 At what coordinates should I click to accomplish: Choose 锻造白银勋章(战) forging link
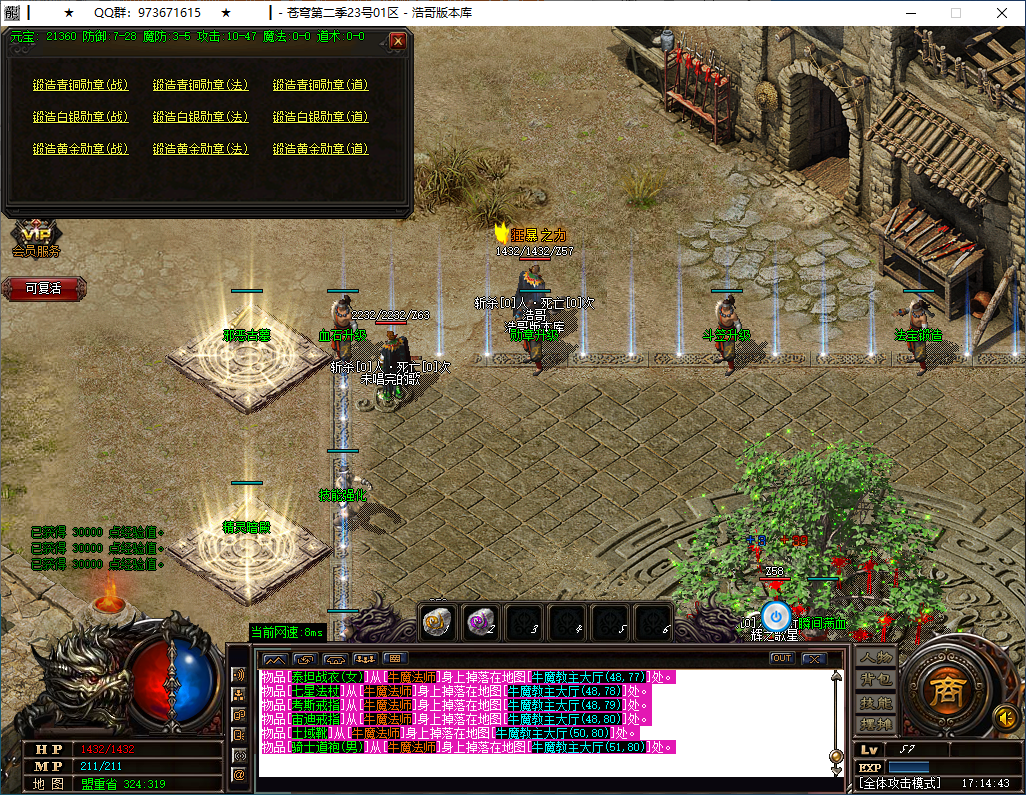point(80,117)
